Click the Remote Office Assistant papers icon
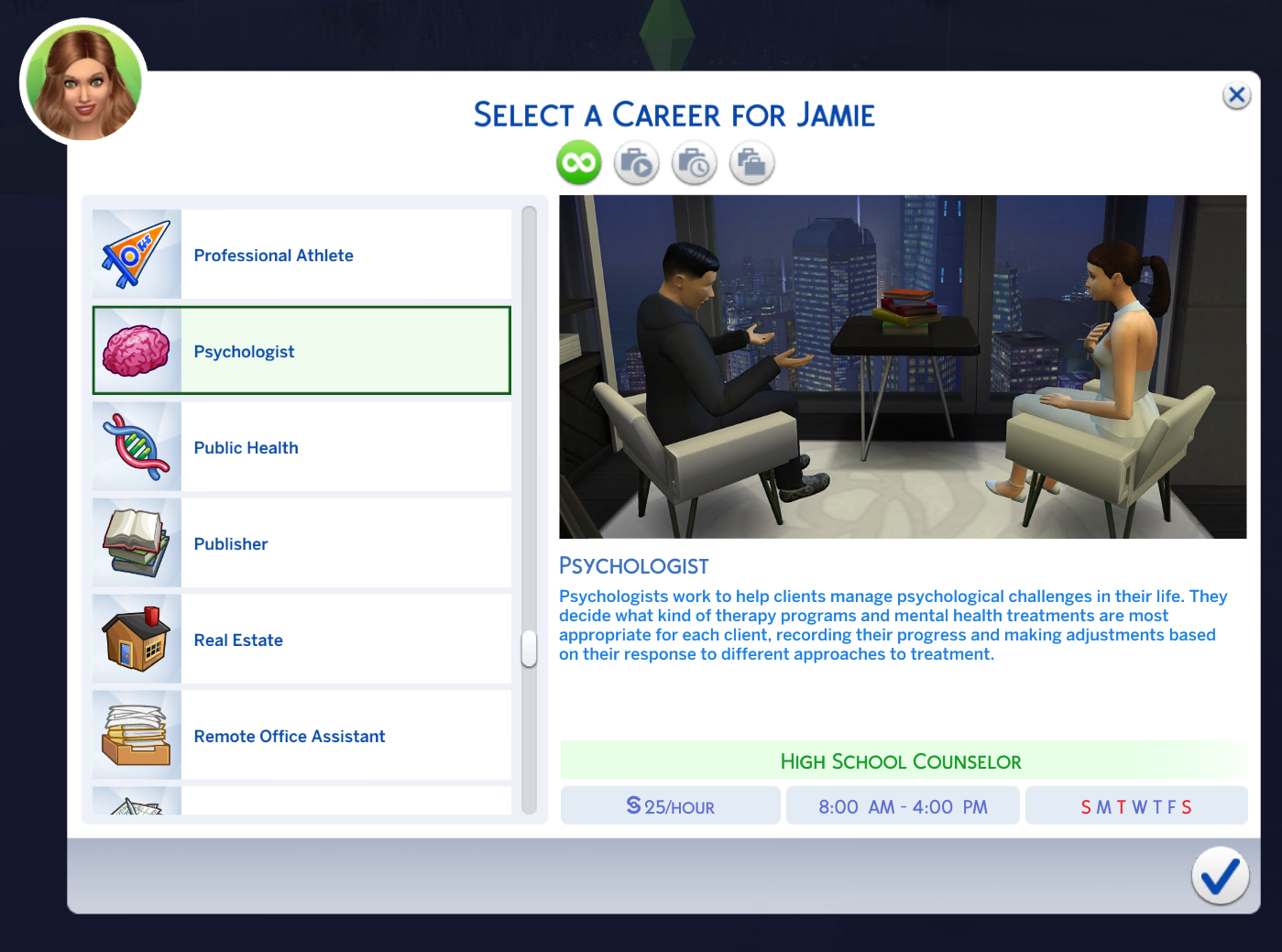The height and width of the screenshot is (952, 1282). point(136,734)
